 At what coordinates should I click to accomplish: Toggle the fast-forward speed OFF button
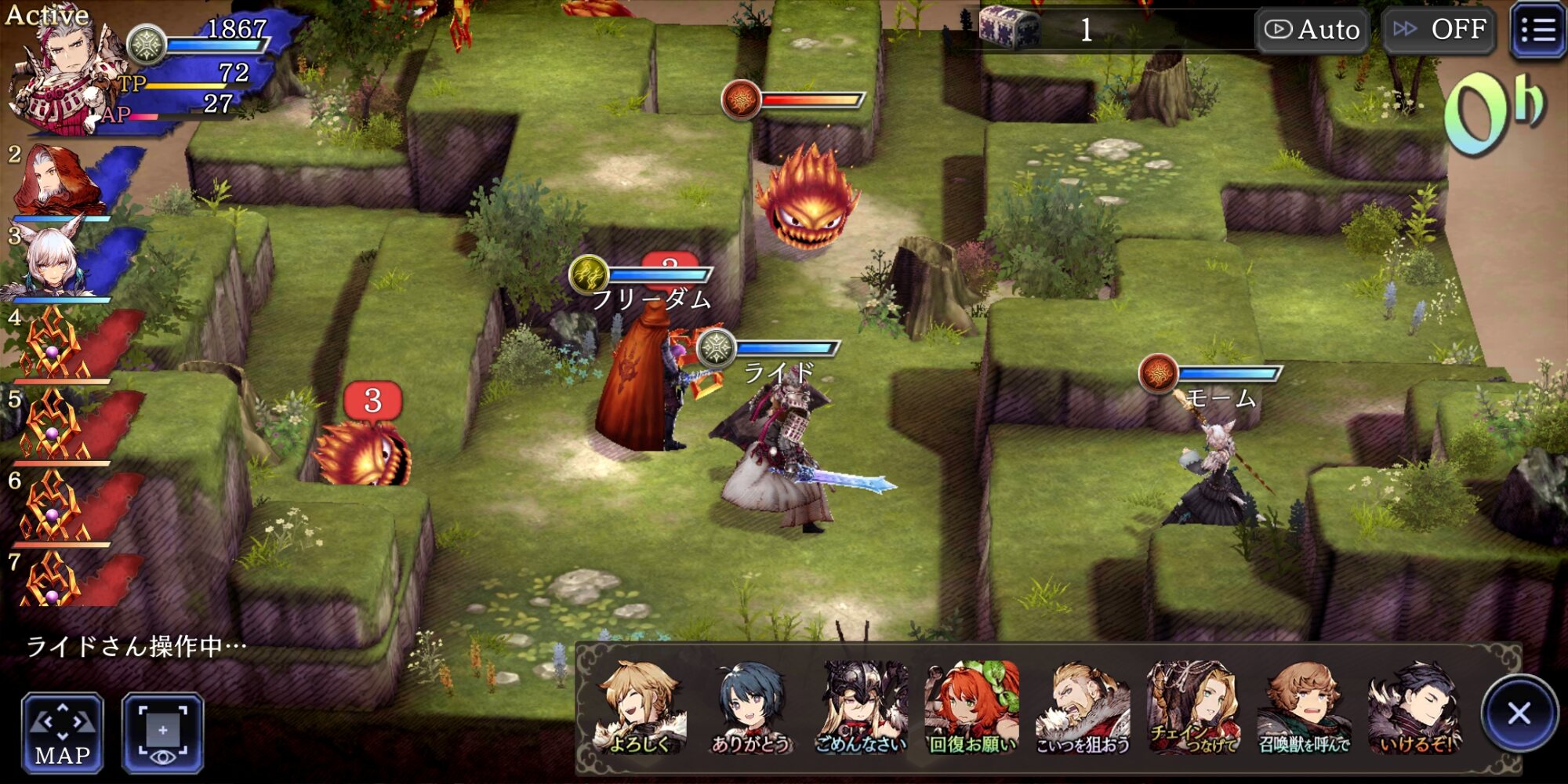click(1439, 30)
